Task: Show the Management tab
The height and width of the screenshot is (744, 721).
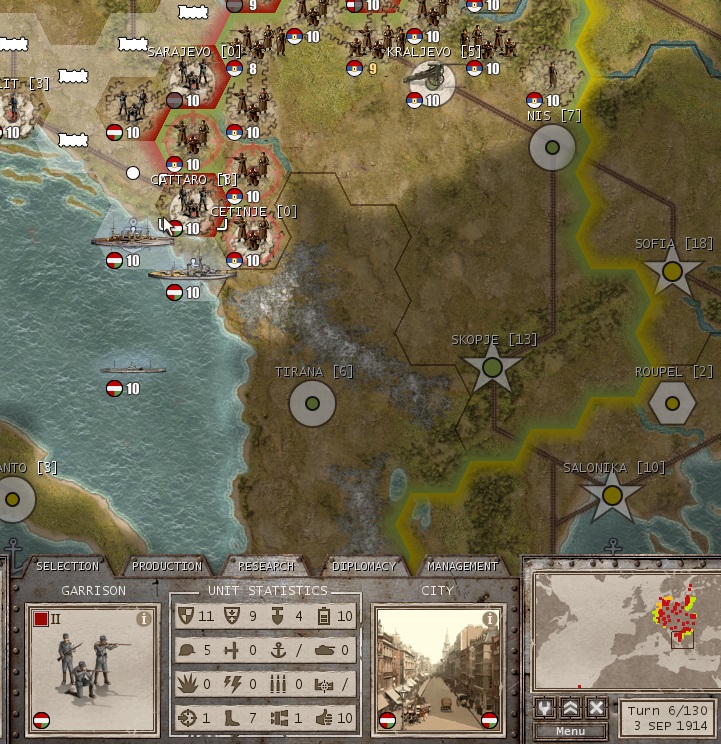Action: [462, 566]
